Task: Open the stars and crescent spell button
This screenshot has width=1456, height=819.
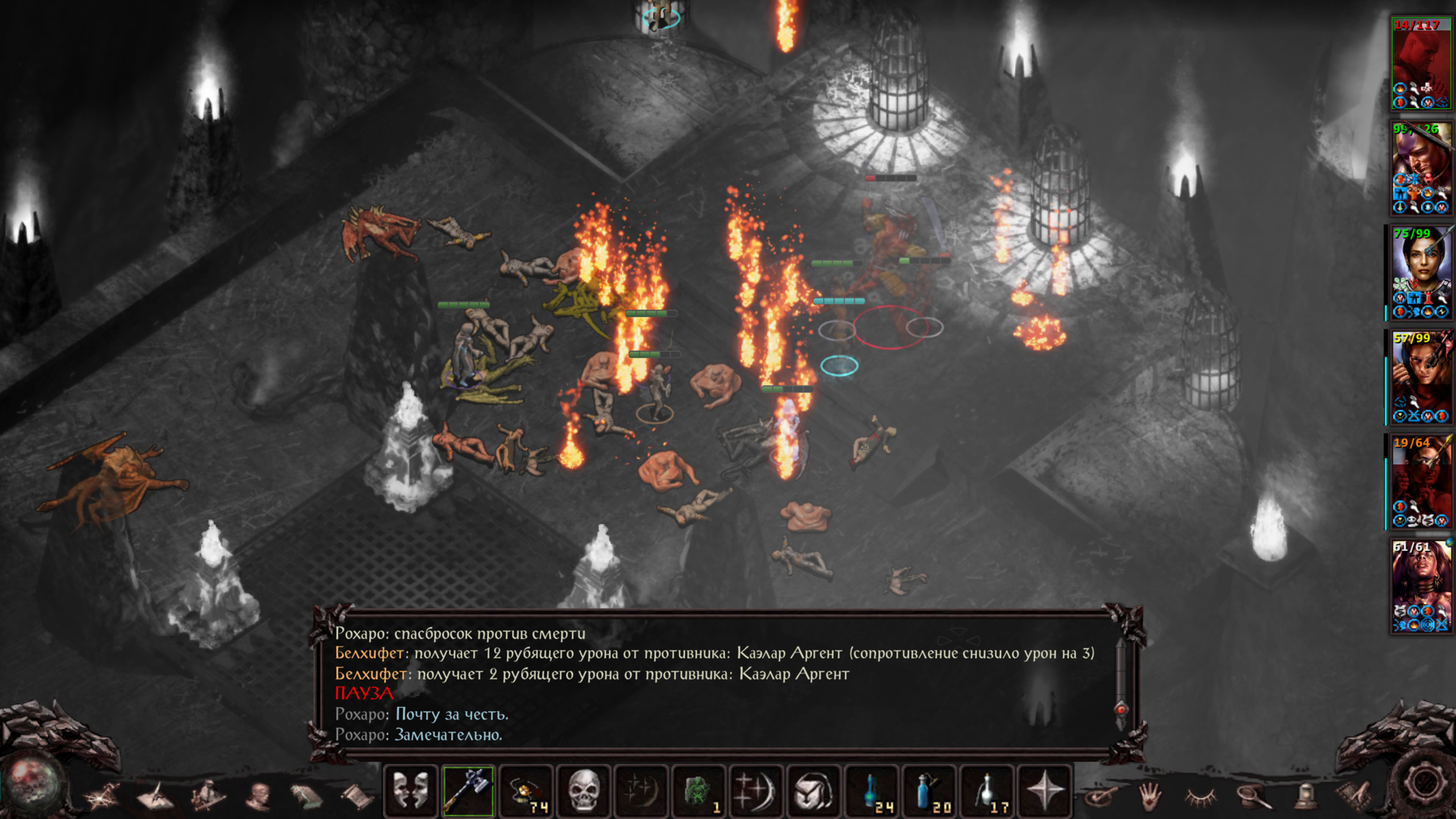Action: point(756,791)
